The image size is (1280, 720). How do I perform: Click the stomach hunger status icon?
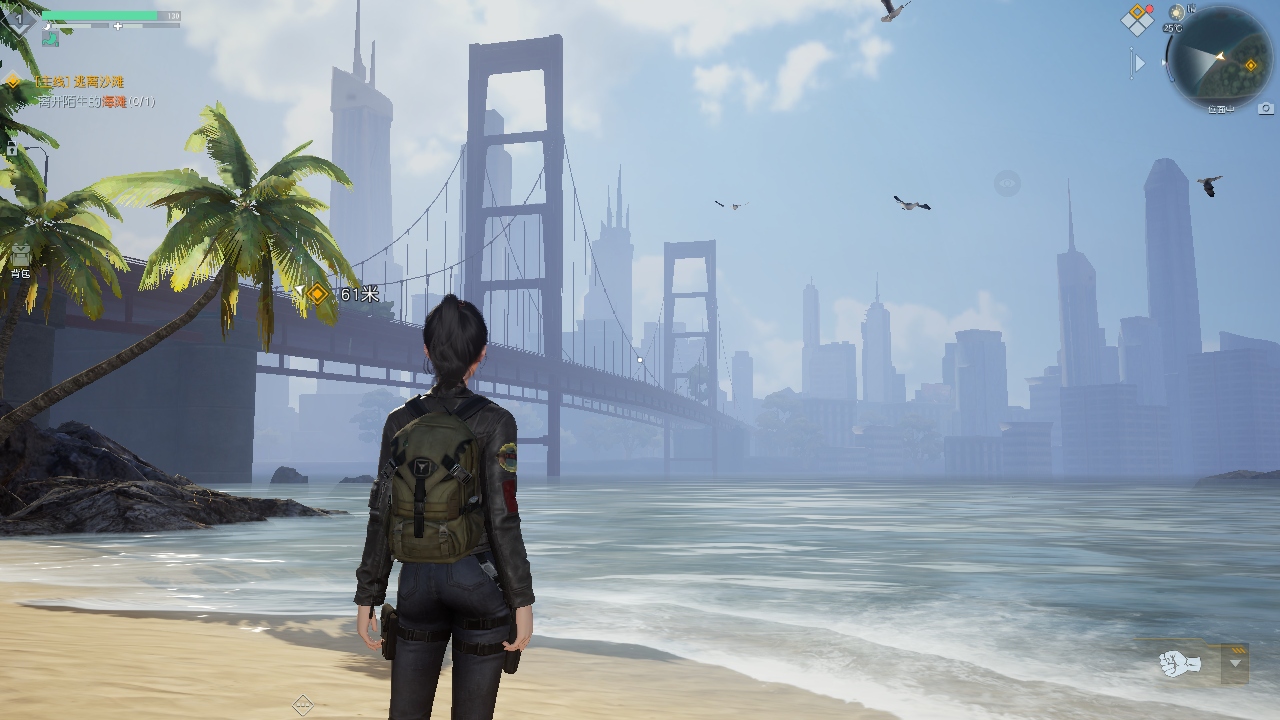tap(50, 38)
